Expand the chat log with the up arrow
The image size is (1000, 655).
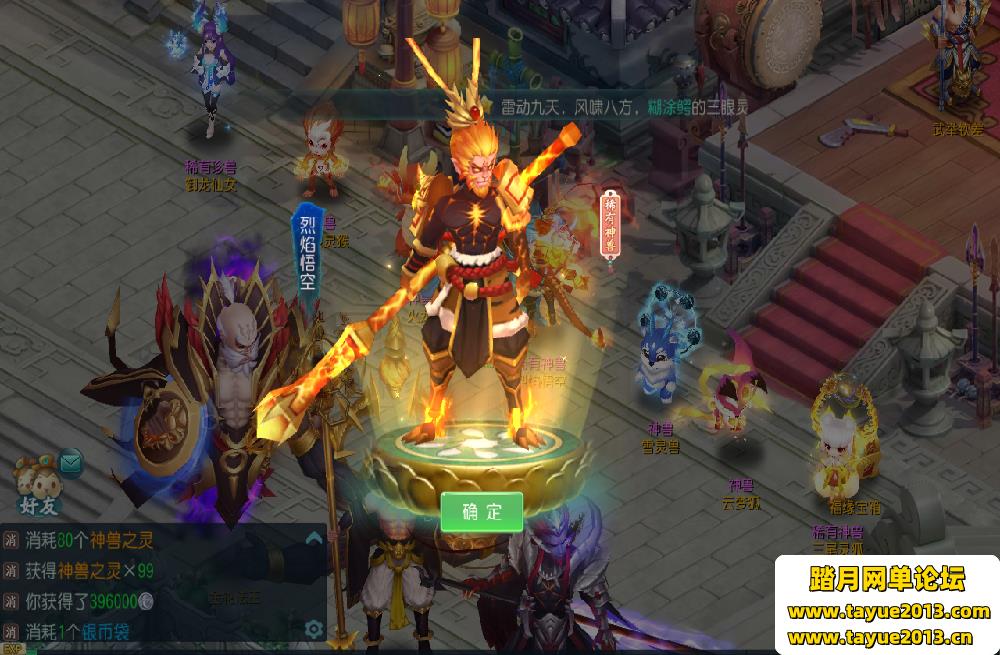314,539
